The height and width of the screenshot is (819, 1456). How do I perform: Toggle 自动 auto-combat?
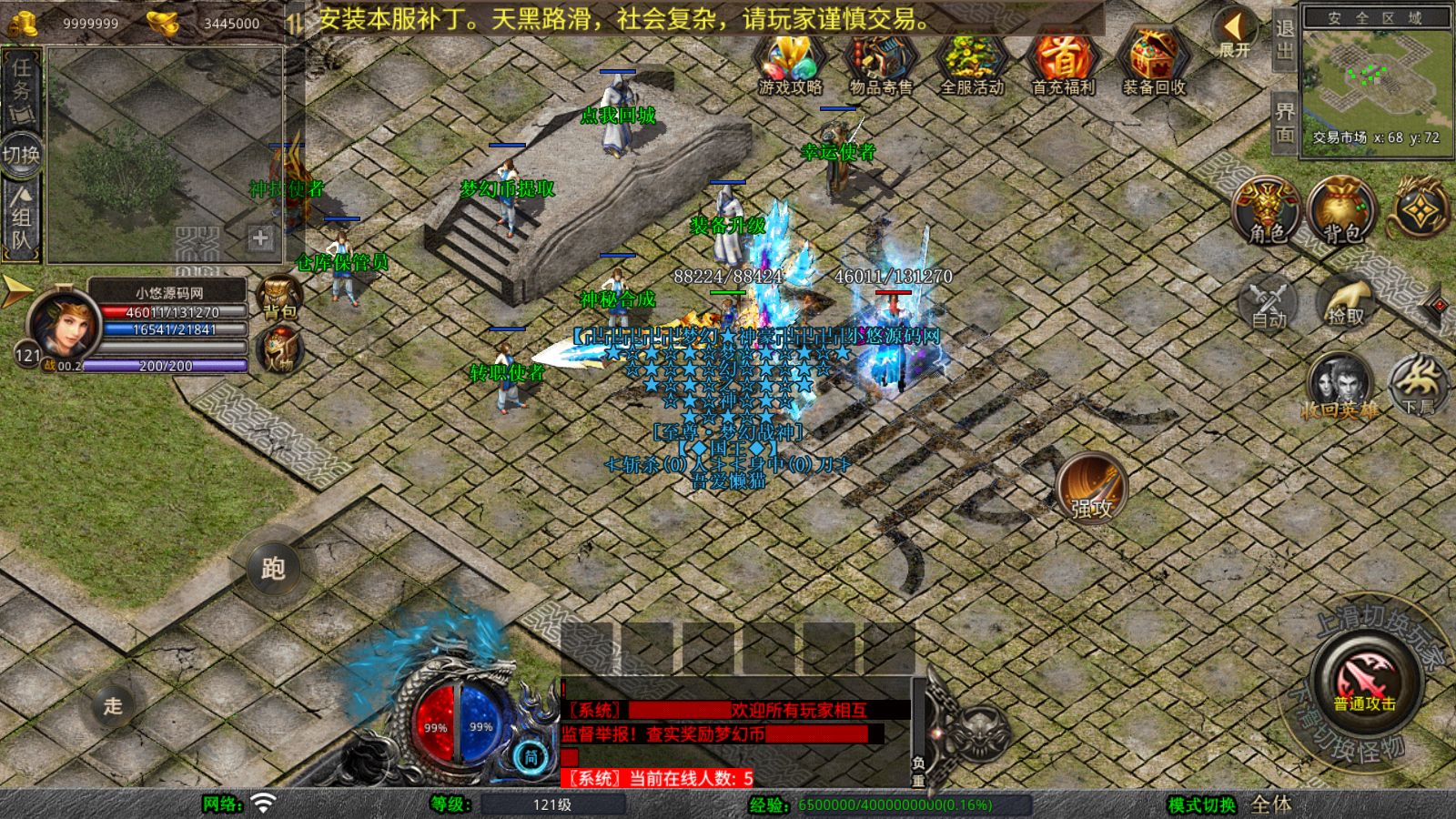pos(1269,303)
